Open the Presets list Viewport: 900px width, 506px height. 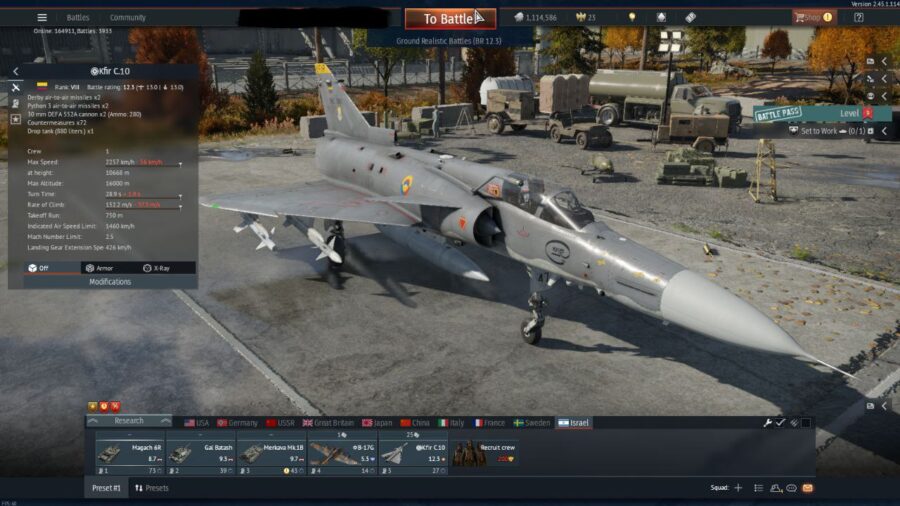click(151, 488)
